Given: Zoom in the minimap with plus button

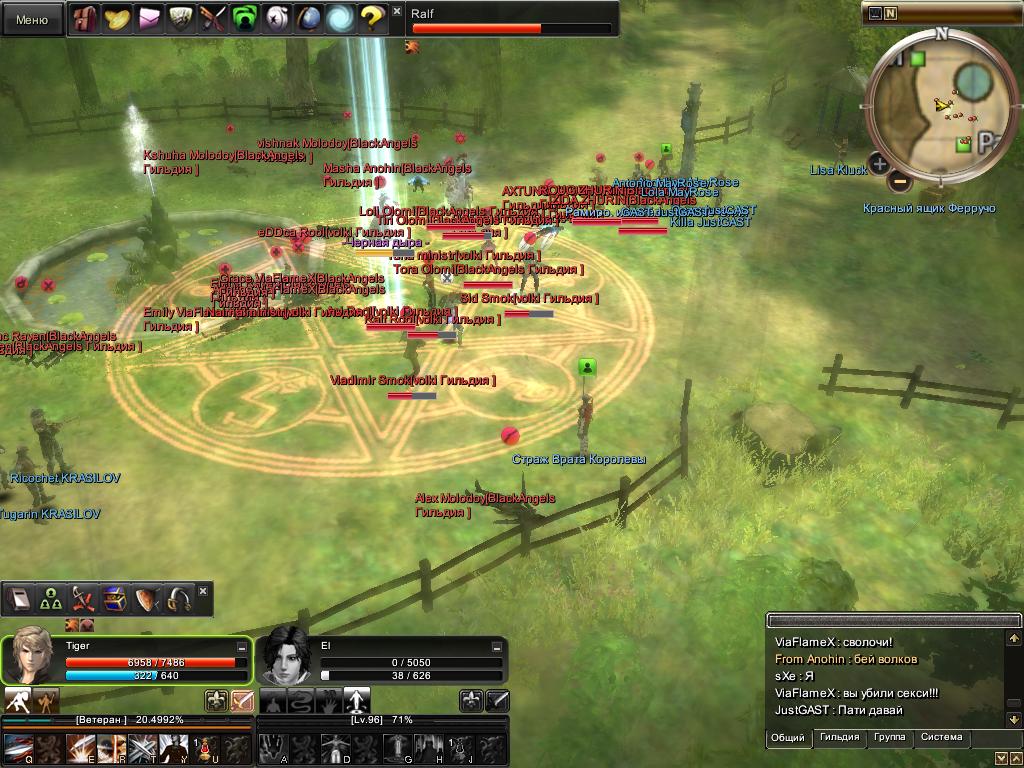Looking at the screenshot, I should 879,163.
